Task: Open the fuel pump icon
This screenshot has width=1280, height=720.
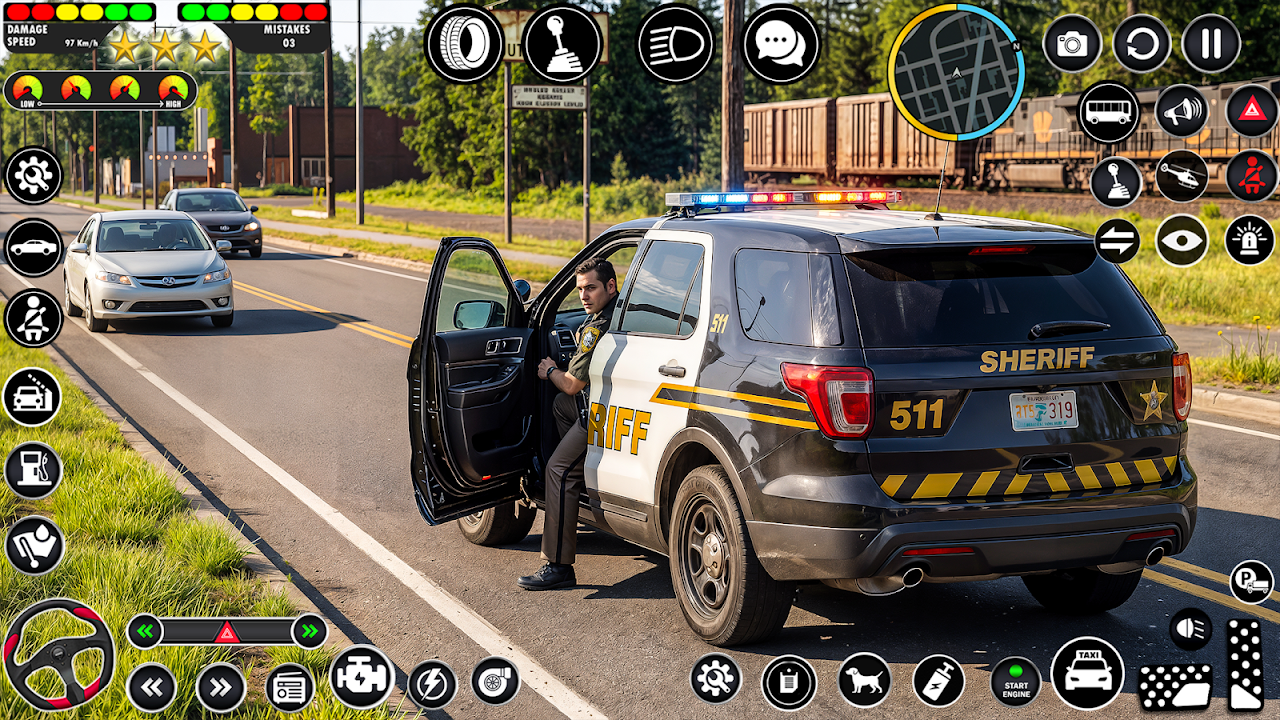Action: coord(33,470)
